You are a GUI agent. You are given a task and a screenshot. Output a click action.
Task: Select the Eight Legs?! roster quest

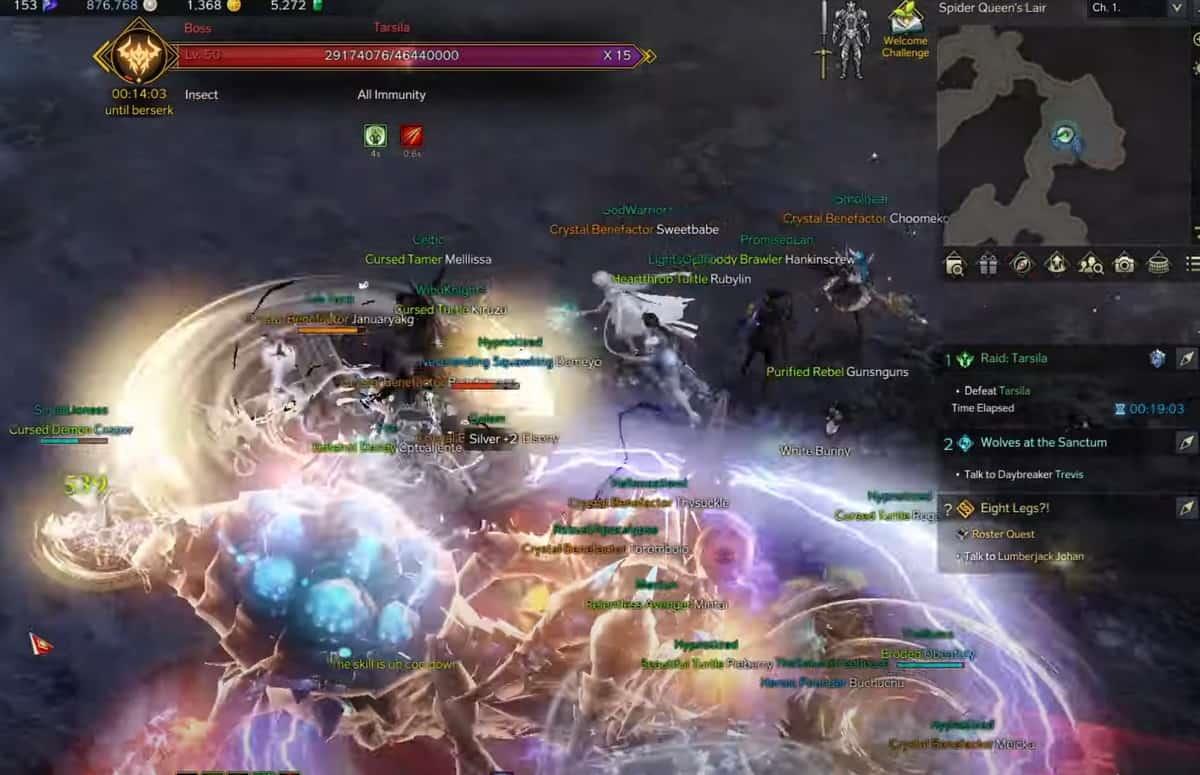coord(1014,508)
